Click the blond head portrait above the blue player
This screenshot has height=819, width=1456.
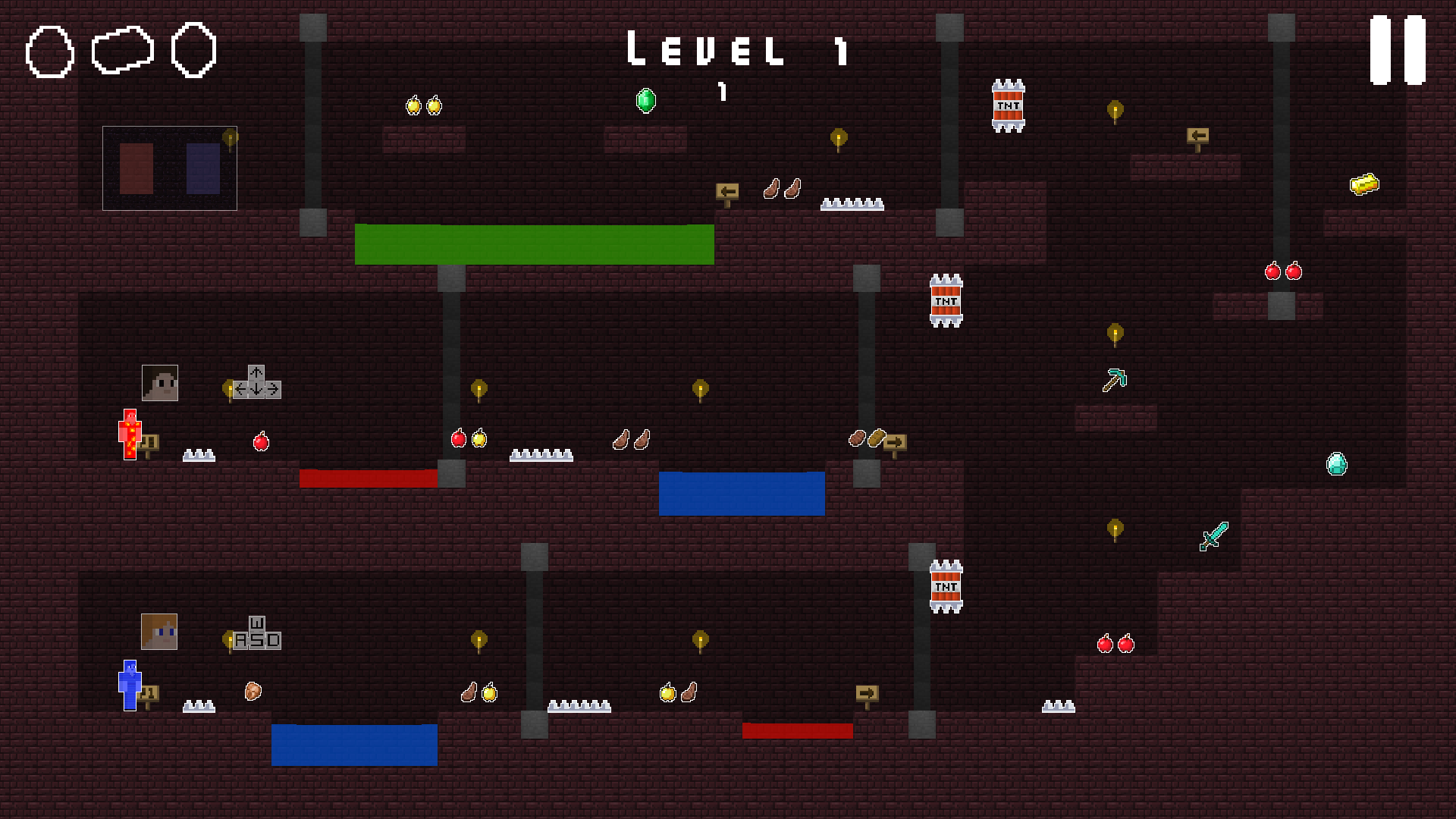(160, 632)
